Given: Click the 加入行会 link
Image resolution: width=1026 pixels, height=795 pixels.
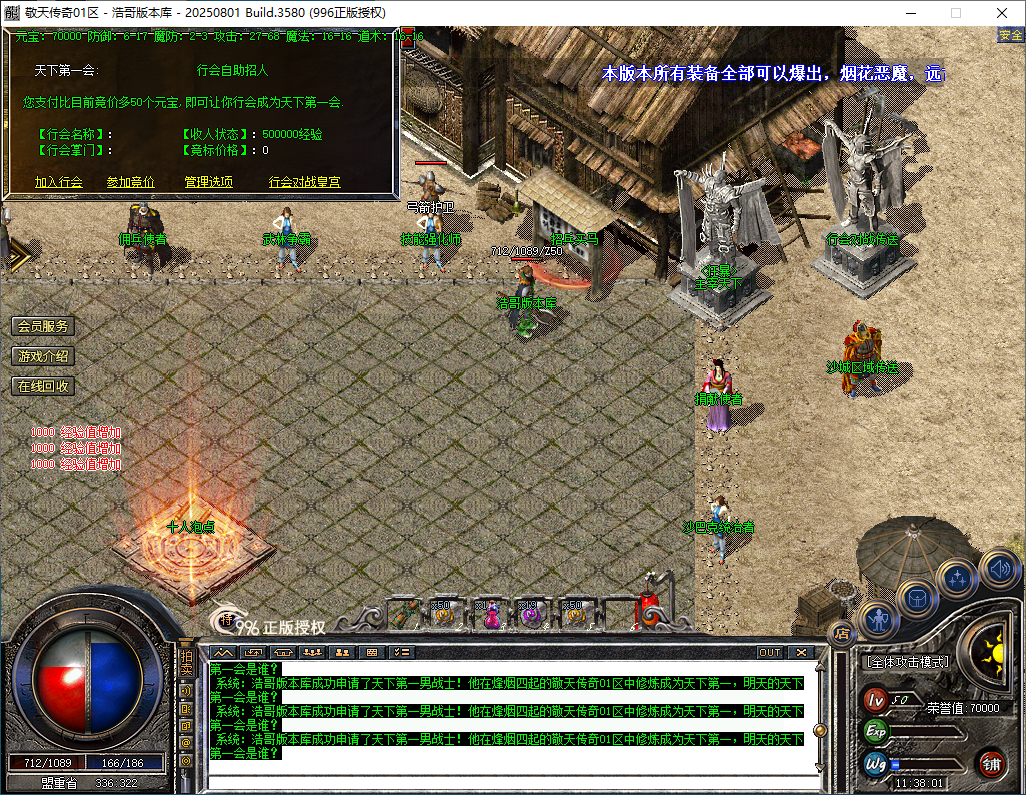Looking at the screenshot, I should 58,182.
